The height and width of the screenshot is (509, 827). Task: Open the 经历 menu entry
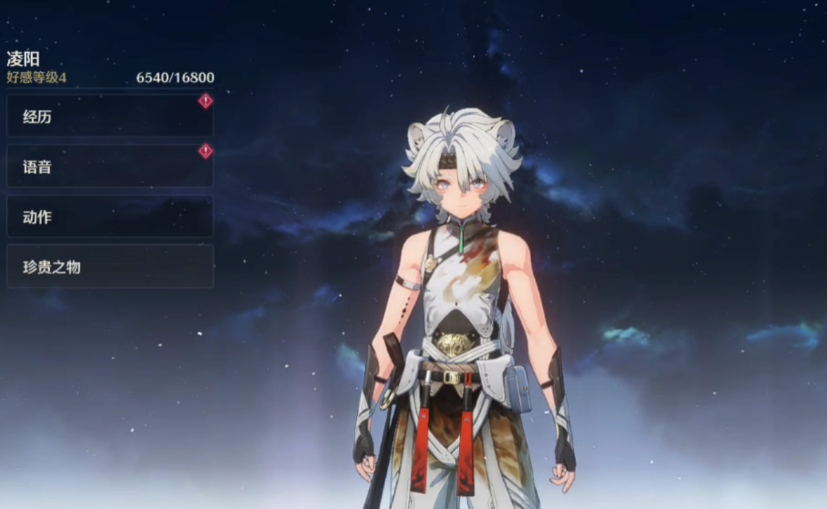coord(109,117)
